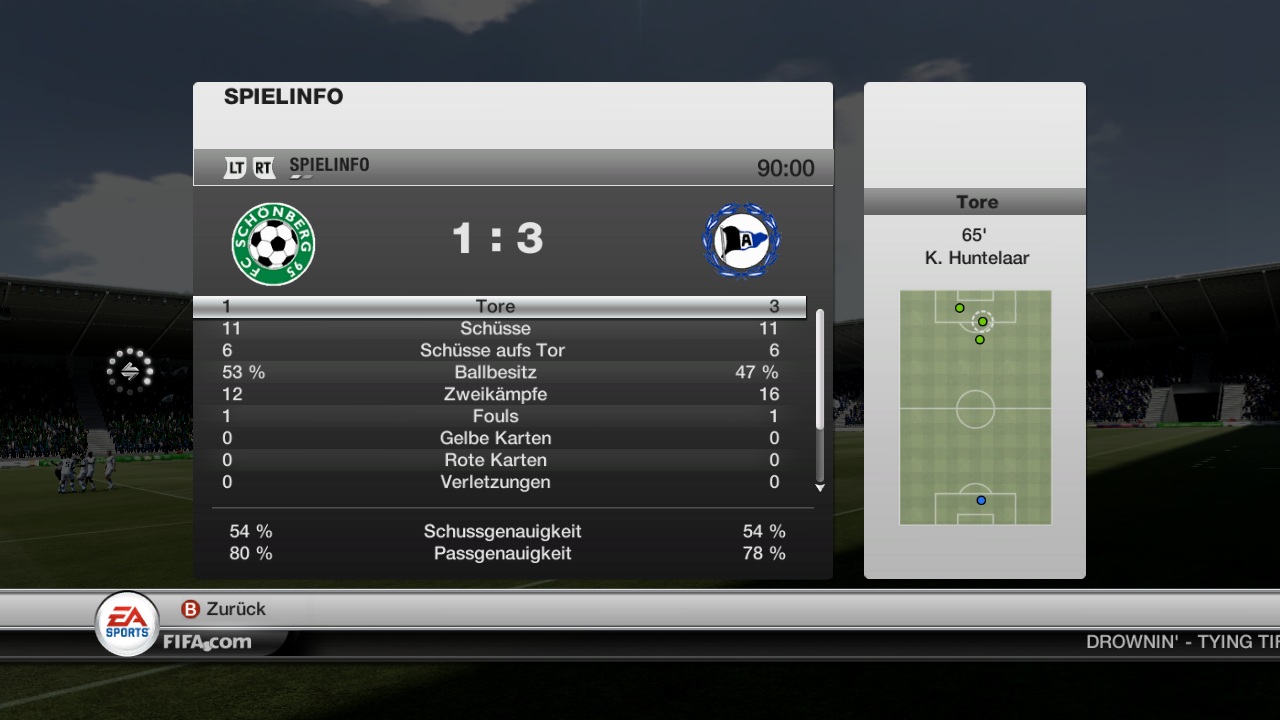Click the FC Schönberg 95 crest
1280x720 pixels.
click(x=273, y=243)
